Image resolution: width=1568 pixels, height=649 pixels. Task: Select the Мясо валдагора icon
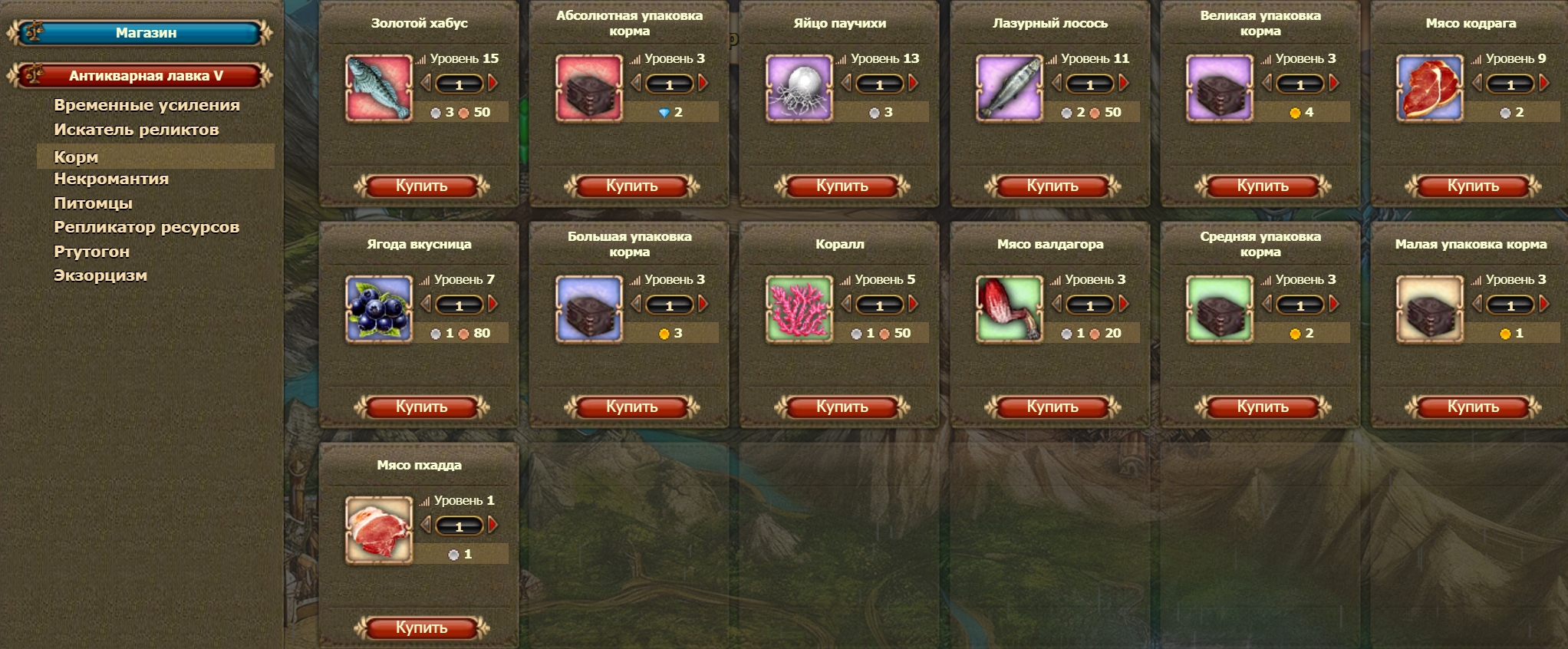coord(1010,307)
